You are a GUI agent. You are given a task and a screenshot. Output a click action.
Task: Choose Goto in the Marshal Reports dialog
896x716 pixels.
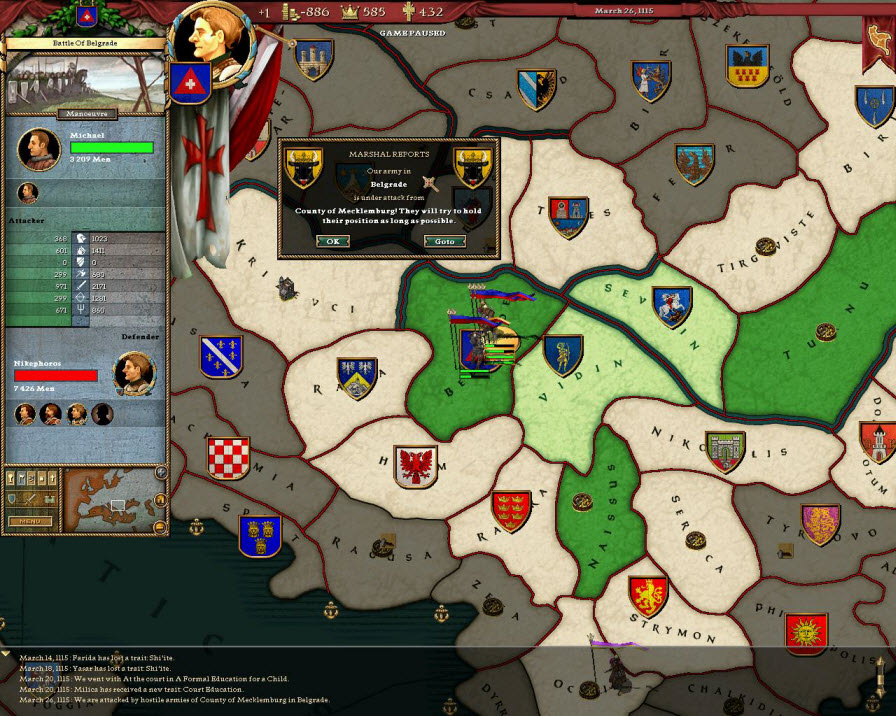pyautogui.click(x=444, y=241)
